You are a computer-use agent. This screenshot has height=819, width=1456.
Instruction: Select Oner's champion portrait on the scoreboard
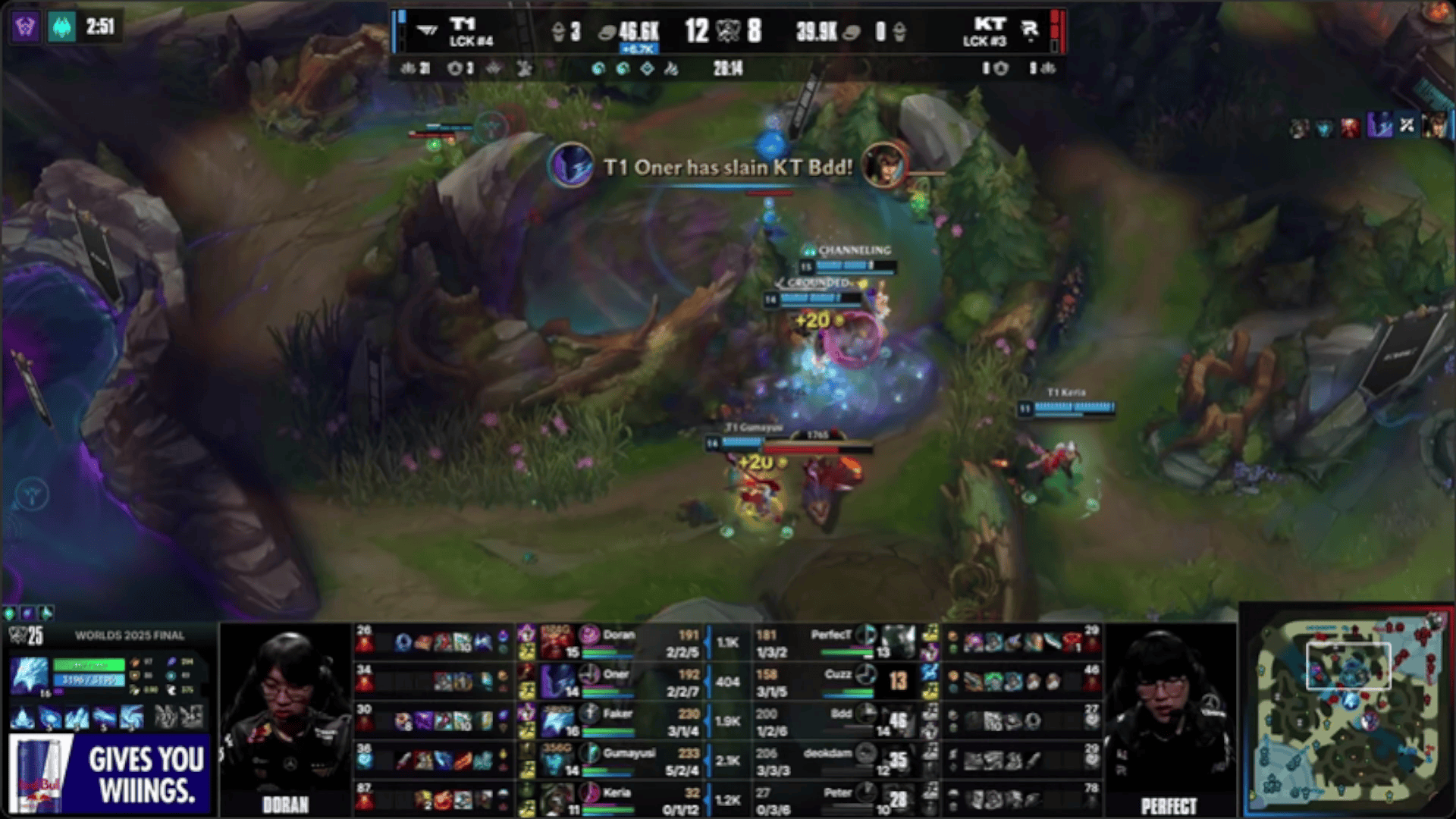tap(557, 680)
